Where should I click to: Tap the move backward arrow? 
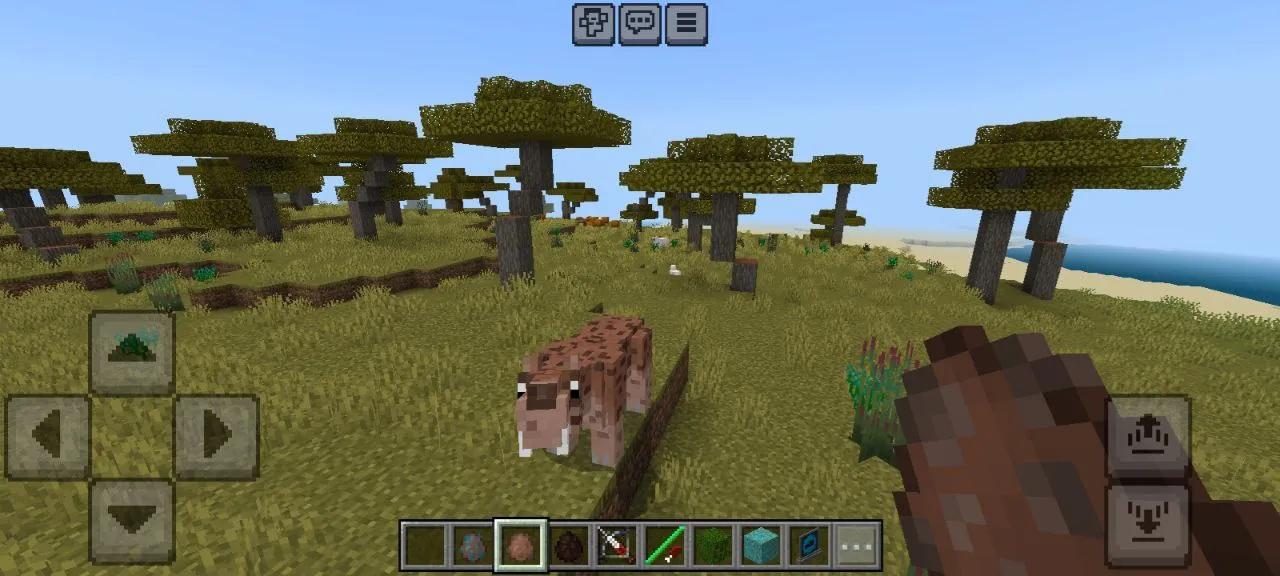(132, 520)
